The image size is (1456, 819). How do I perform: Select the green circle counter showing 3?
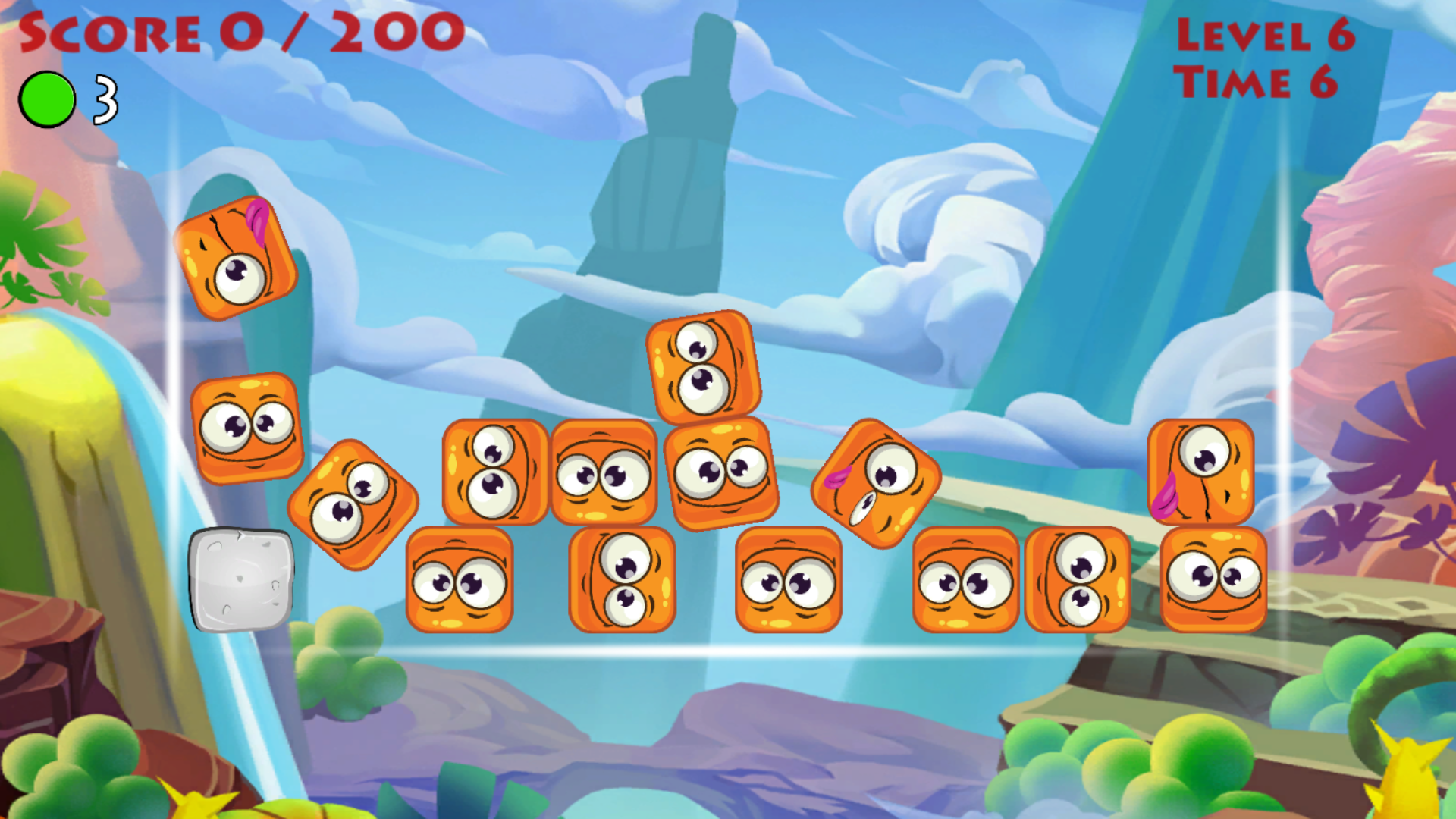[x=48, y=97]
